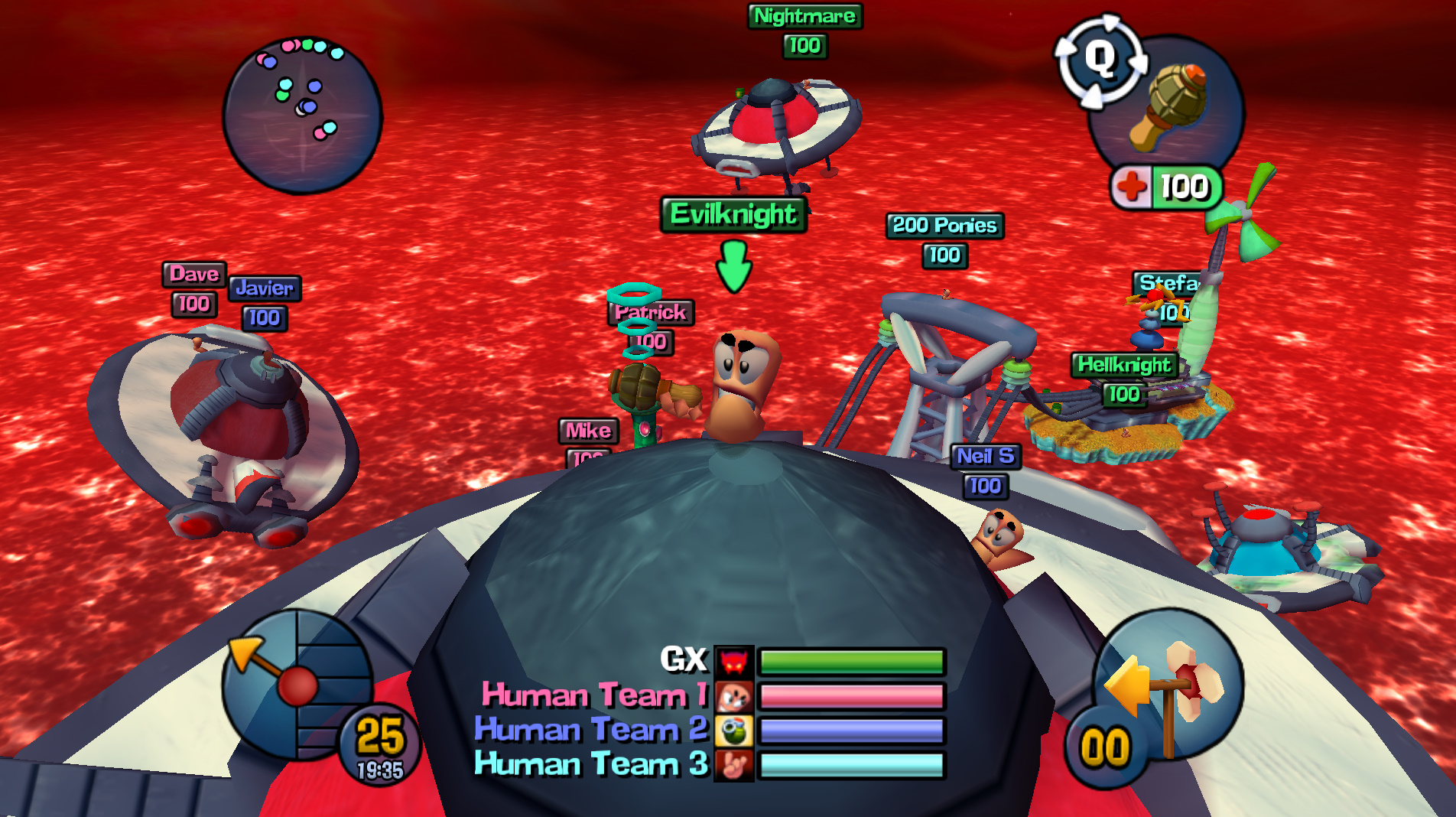Viewport: 1456px width, 817px height.
Task: Click the Human Team 3 hand gesture icon
Action: (736, 763)
